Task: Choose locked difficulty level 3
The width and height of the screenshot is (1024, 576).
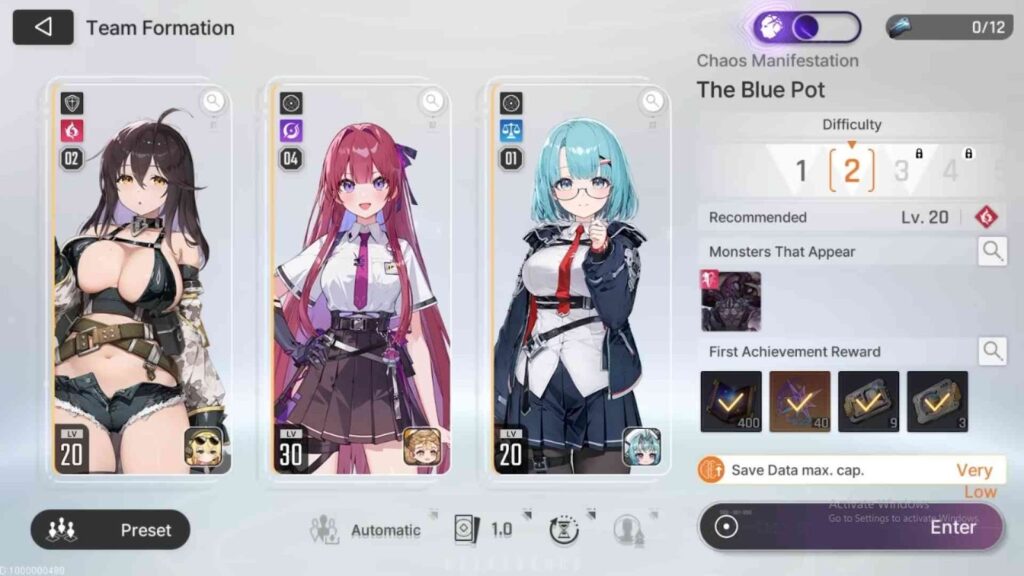Action: (x=902, y=170)
